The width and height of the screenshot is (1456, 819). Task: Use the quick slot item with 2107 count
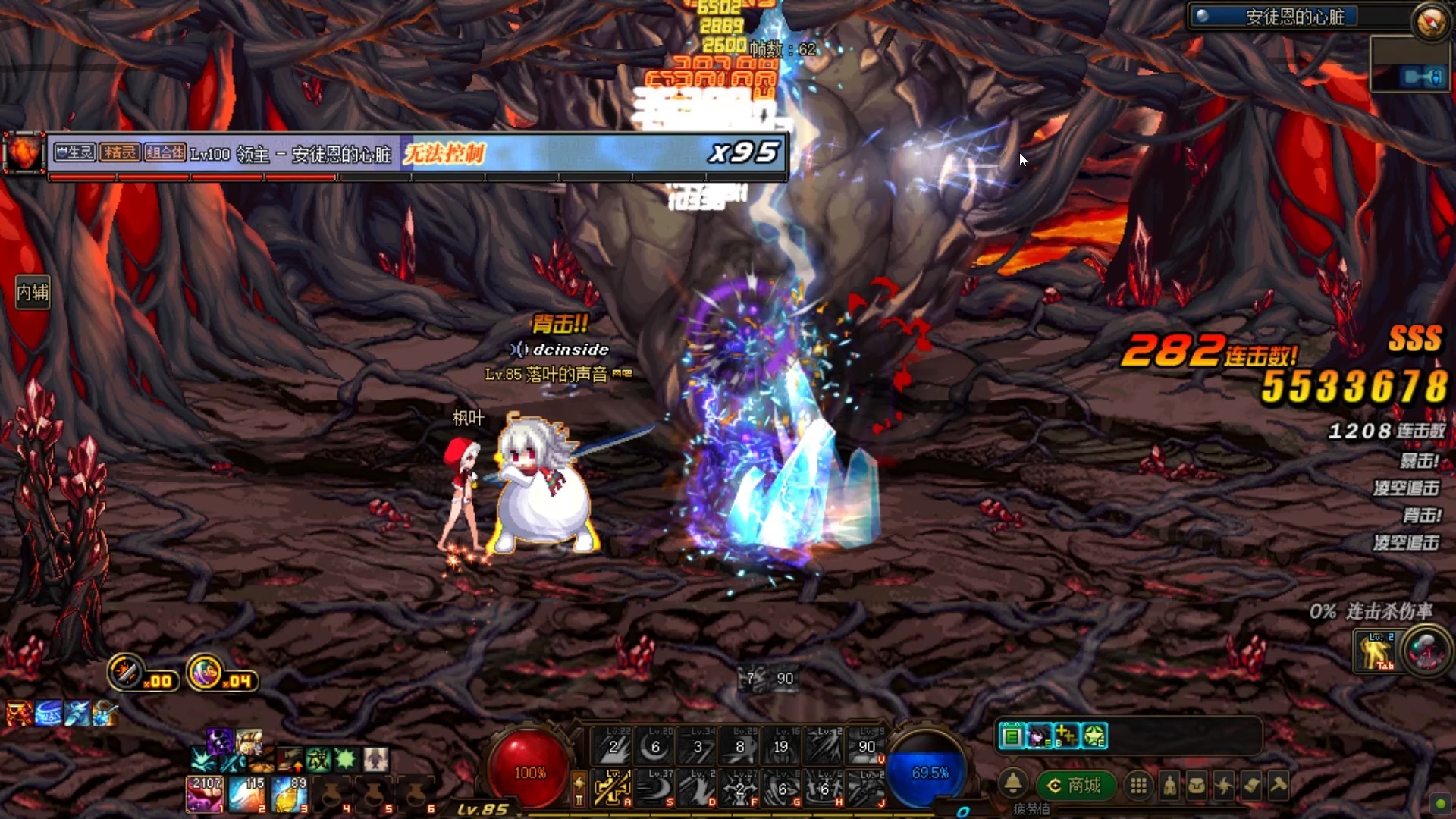click(x=205, y=793)
